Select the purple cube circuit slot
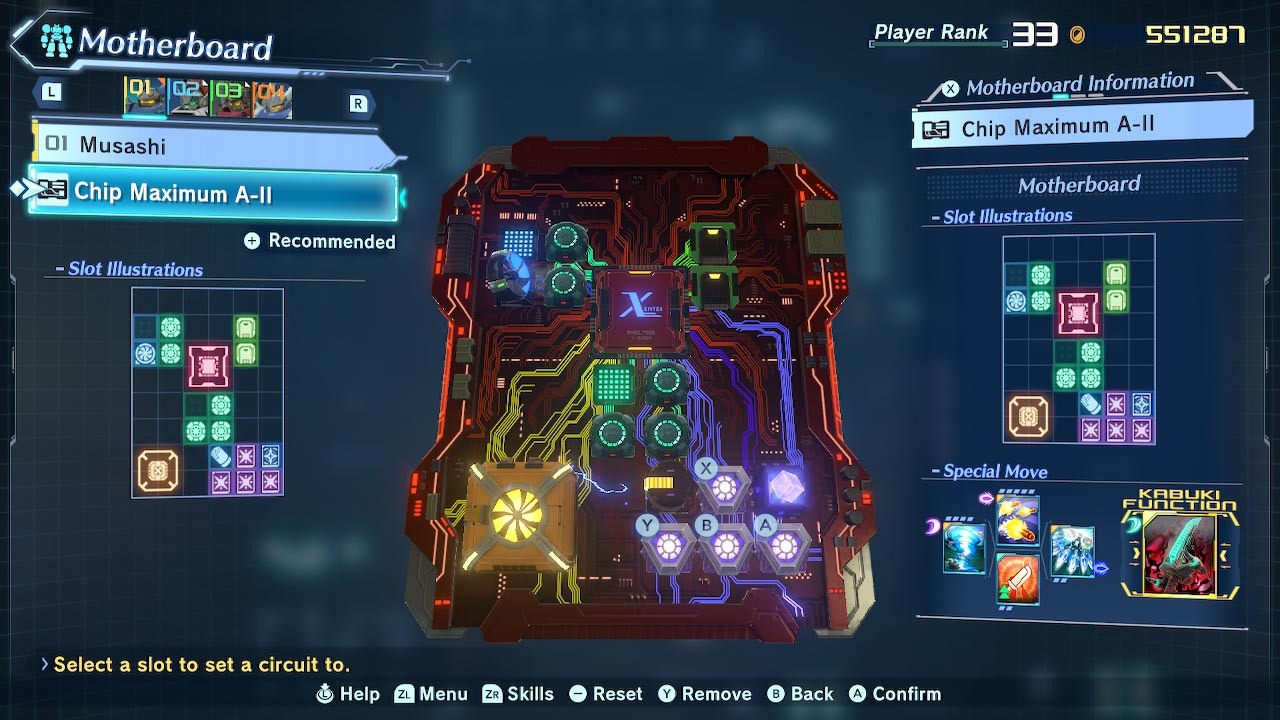1280x720 pixels. [x=786, y=488]
